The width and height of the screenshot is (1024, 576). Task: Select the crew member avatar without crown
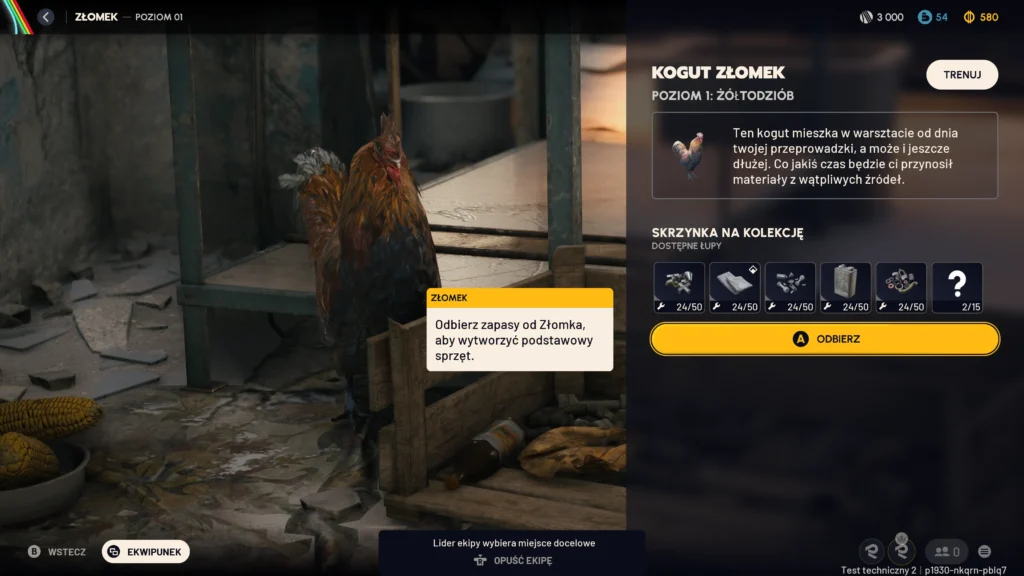coord(872,551)
